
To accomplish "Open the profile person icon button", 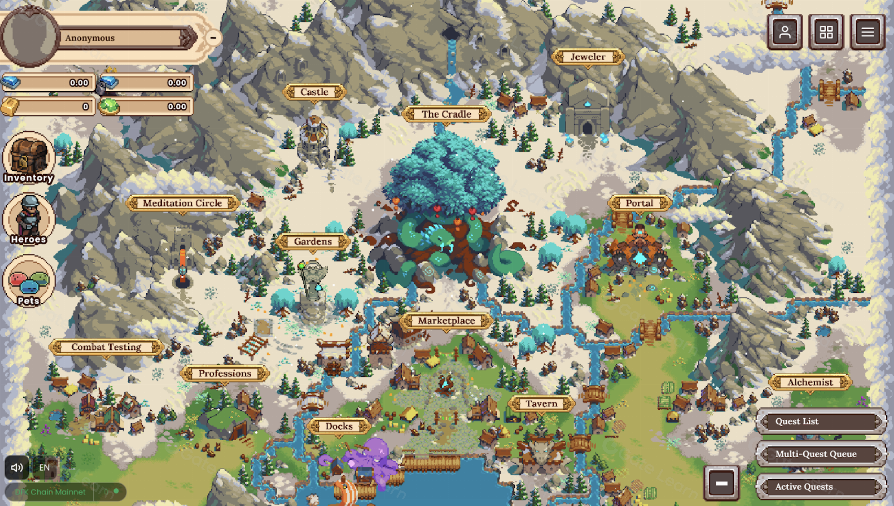I will (x=785, y=32).
